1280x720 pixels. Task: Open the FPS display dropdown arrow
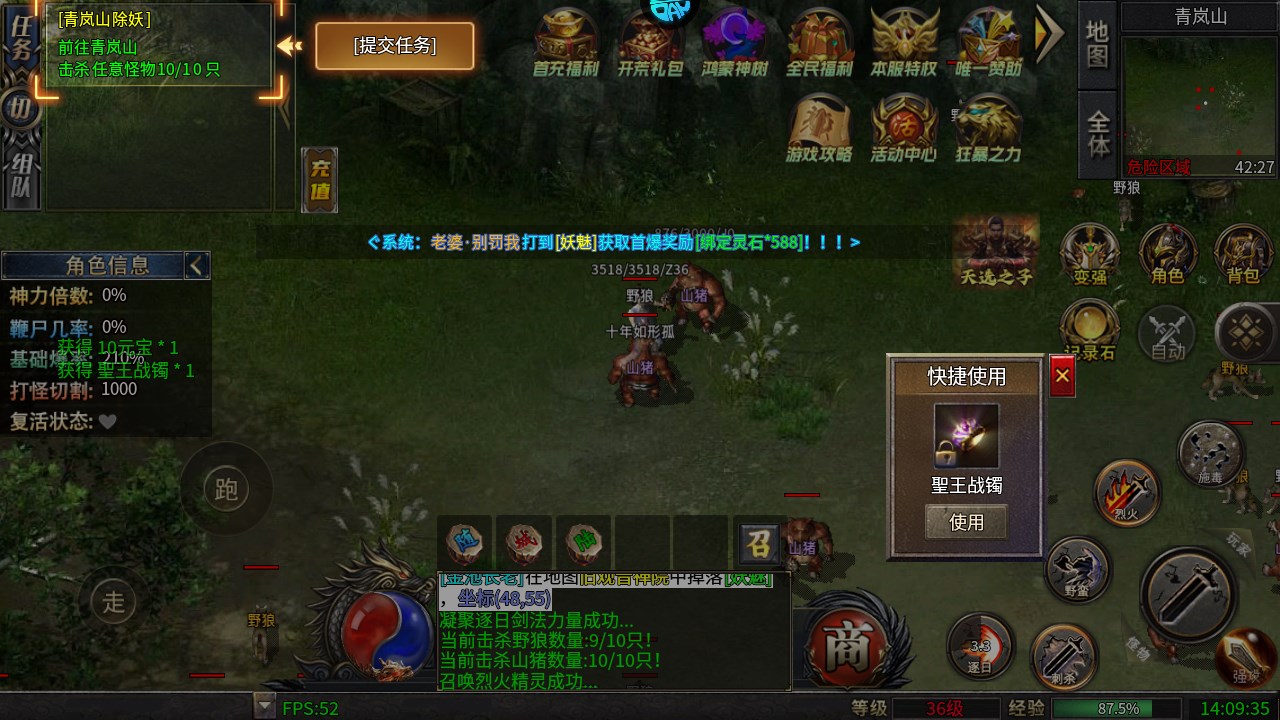click(x=262, y=707)
